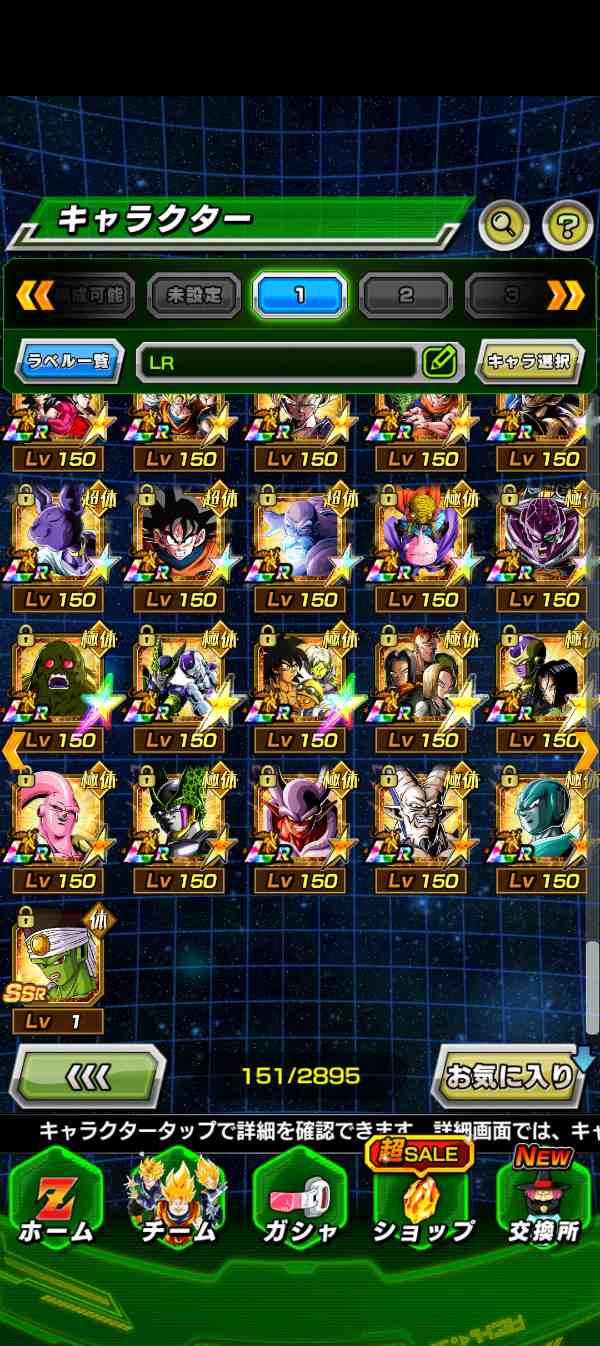Tap the キャラ選択 button

click(530, 361)
